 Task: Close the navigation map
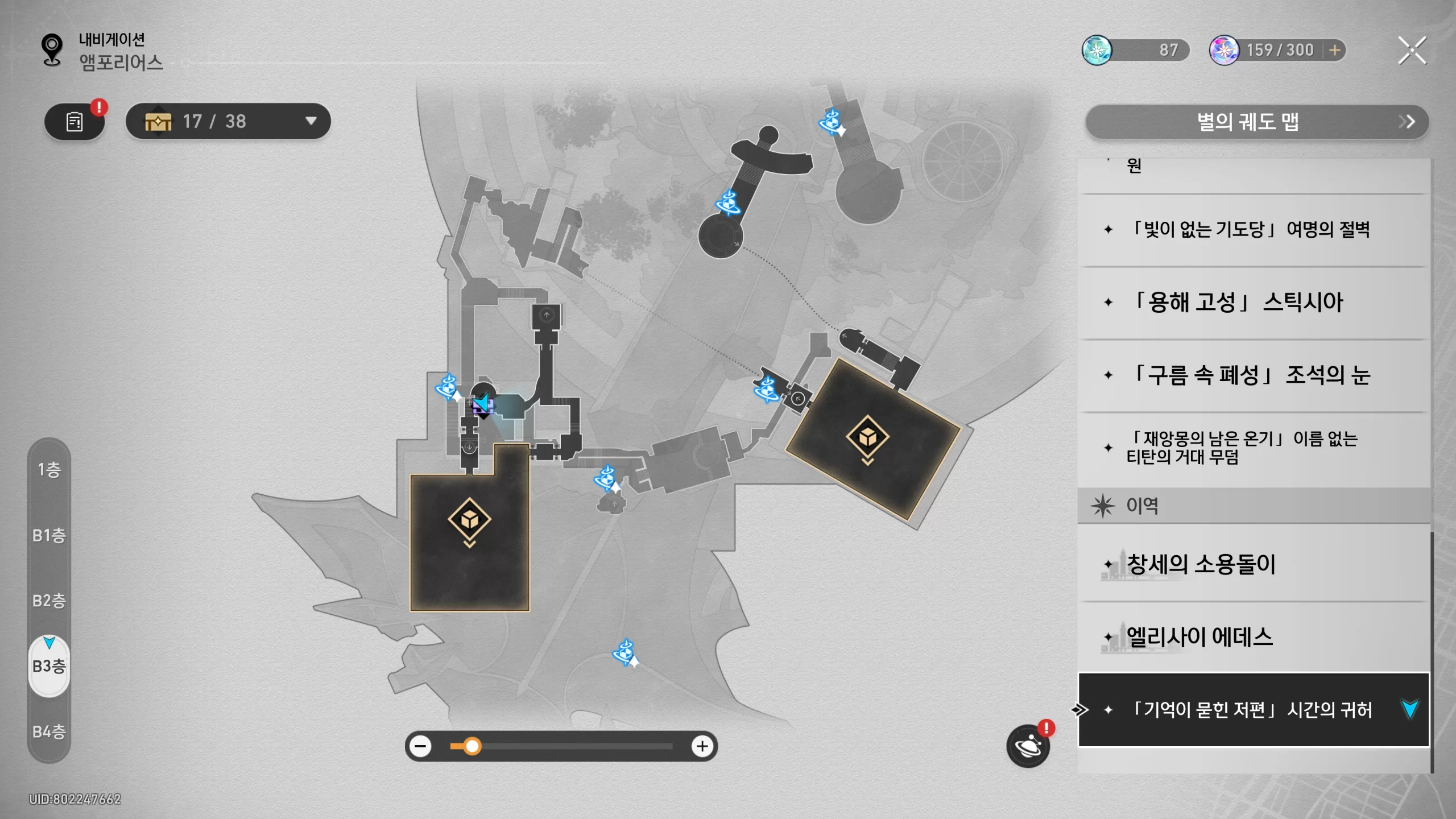click(x=1412, y=51)
